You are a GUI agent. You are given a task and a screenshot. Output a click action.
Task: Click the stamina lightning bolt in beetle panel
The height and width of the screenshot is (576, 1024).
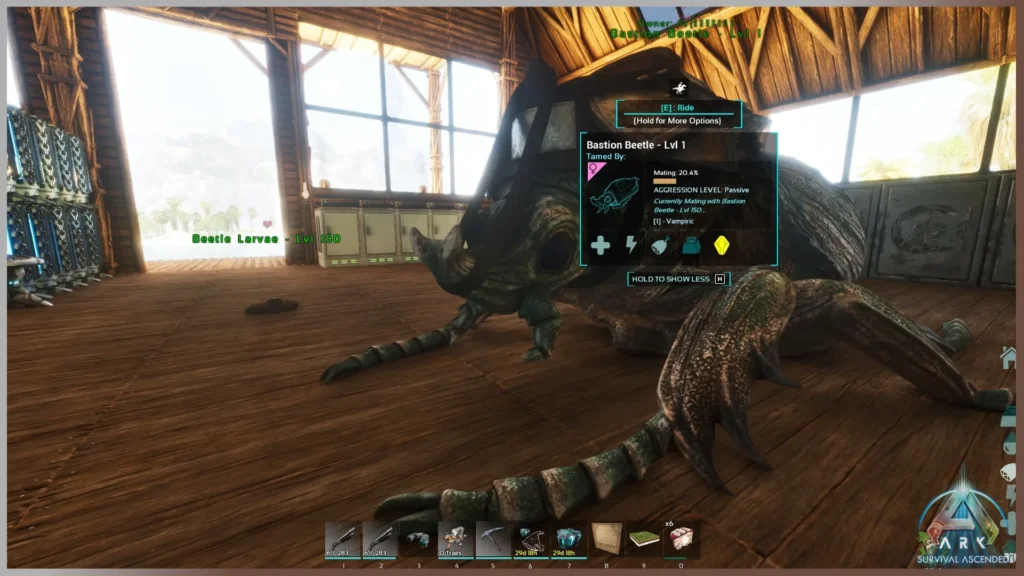[x=631, y=245]
